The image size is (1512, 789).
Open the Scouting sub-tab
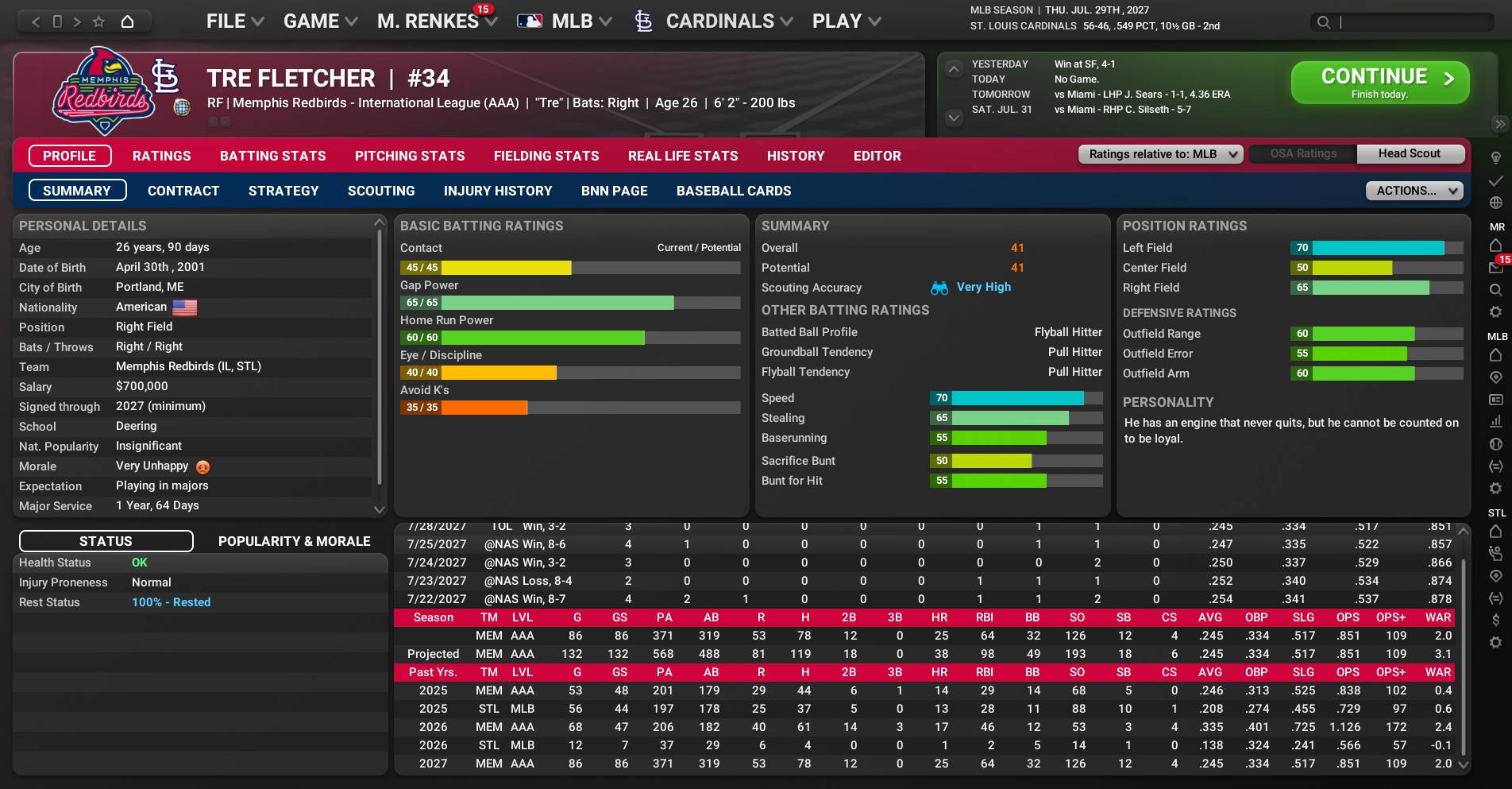click(380, 191)
